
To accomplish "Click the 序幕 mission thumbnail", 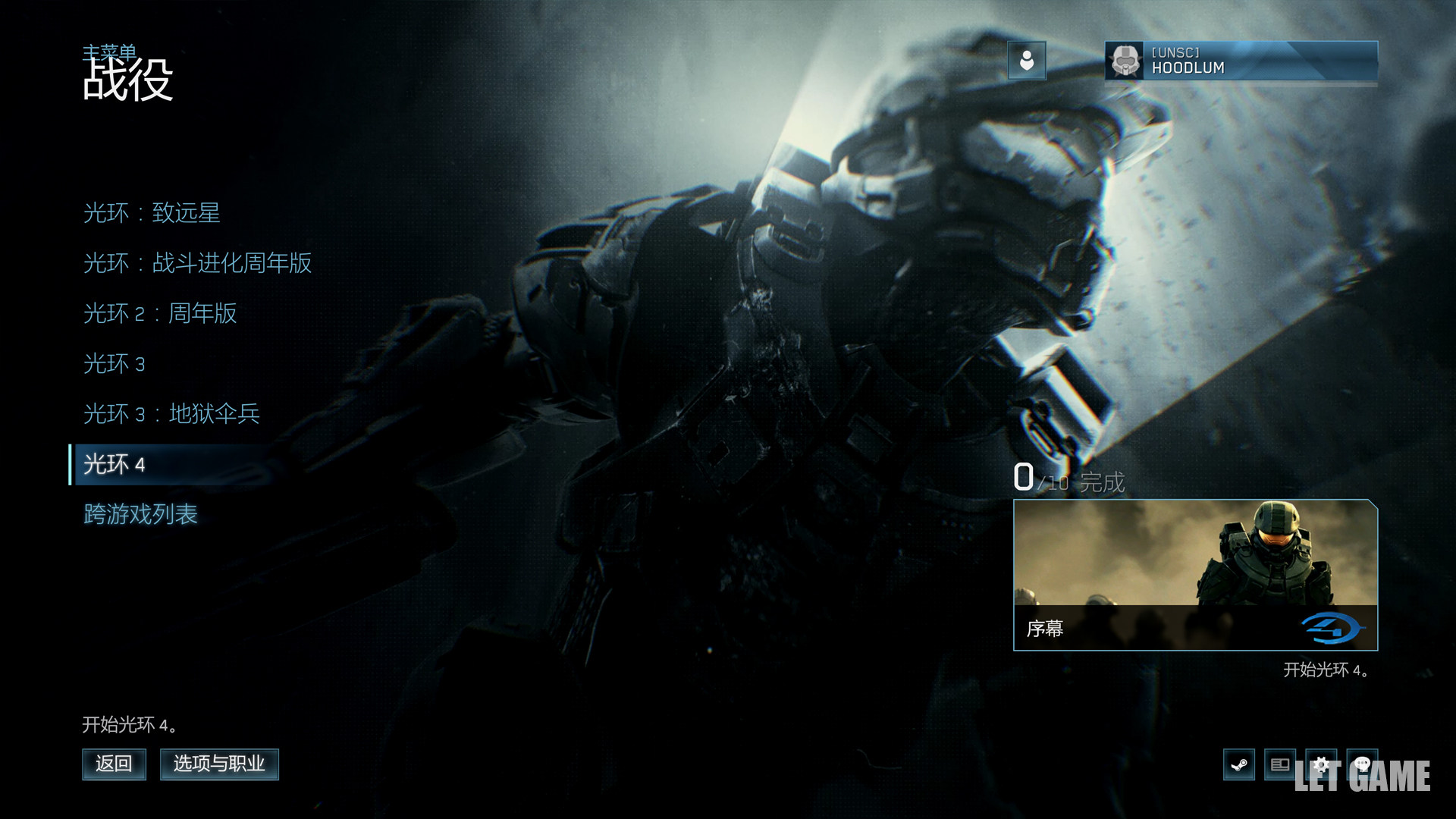I will click(x=1195, y=574).
